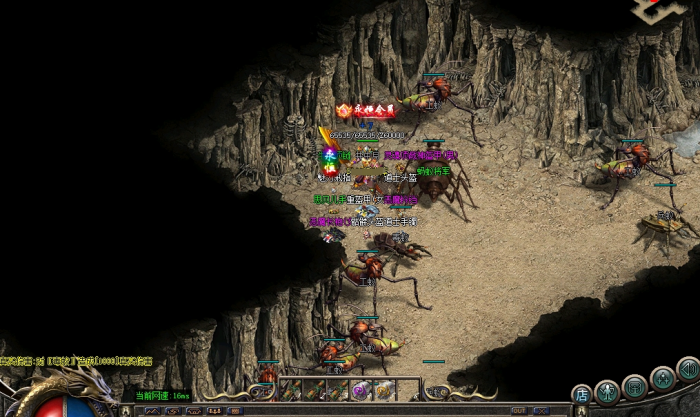Open the character figure round button
Screen dimensions: 700x417
pos(606,391)
